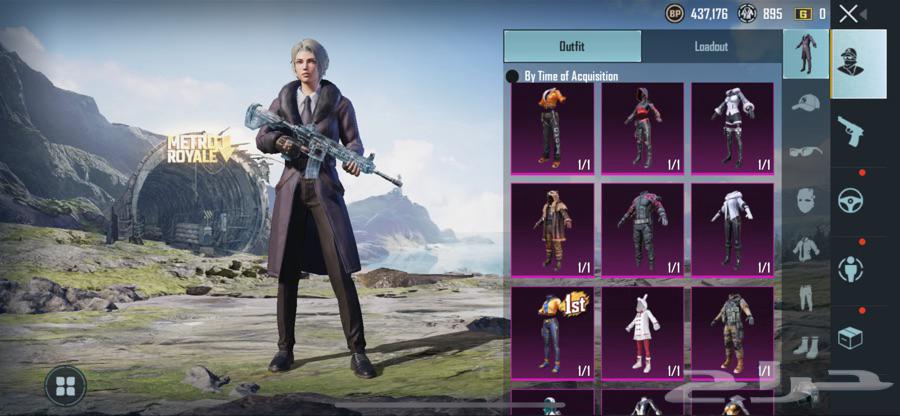The image size is (900, 416).
Task: Pick the outfit with 1st badge
Action: pyautogui.click(x=552, y=332)
